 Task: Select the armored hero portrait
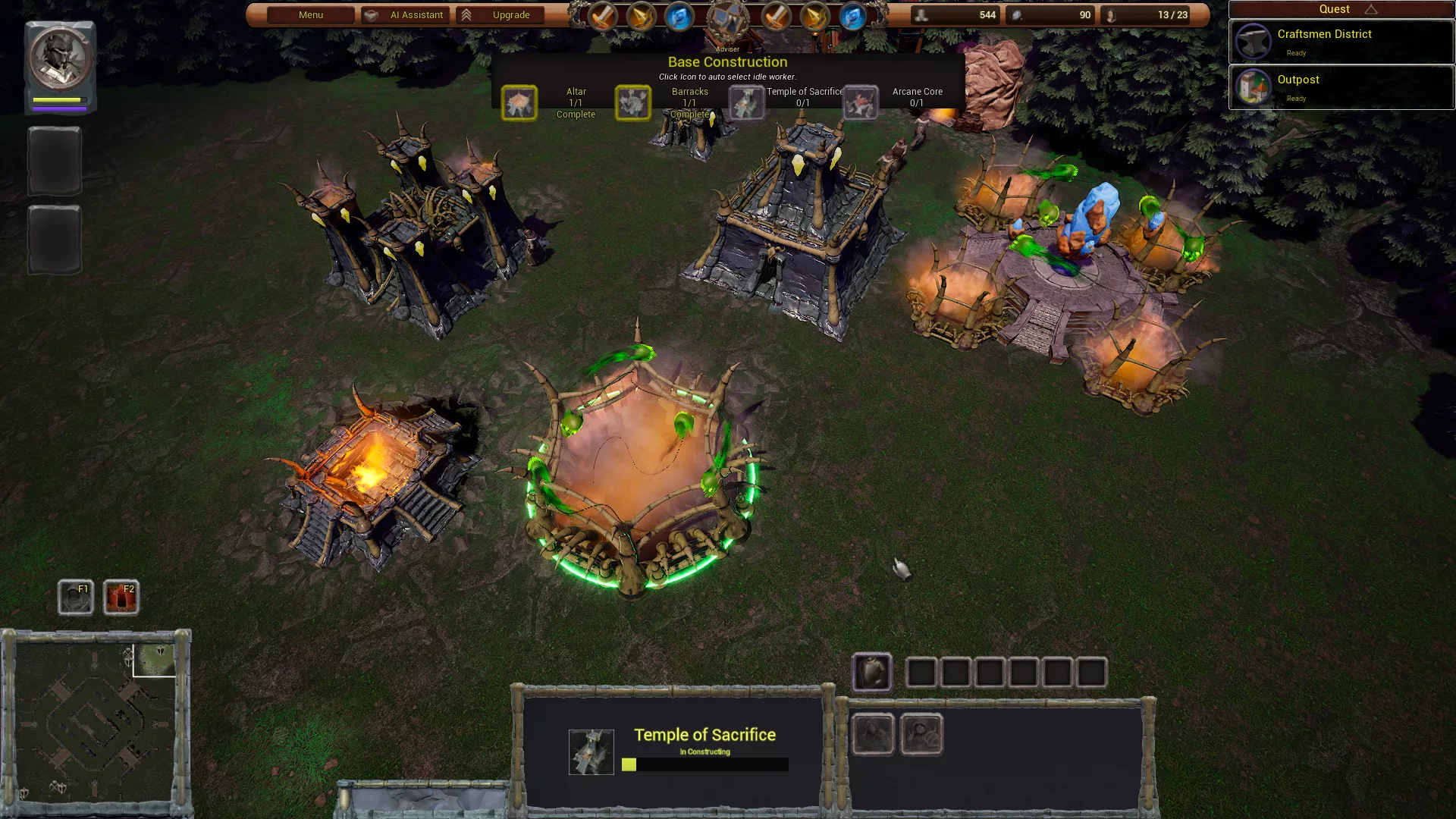pyautogui.click(x=60, y=59)
